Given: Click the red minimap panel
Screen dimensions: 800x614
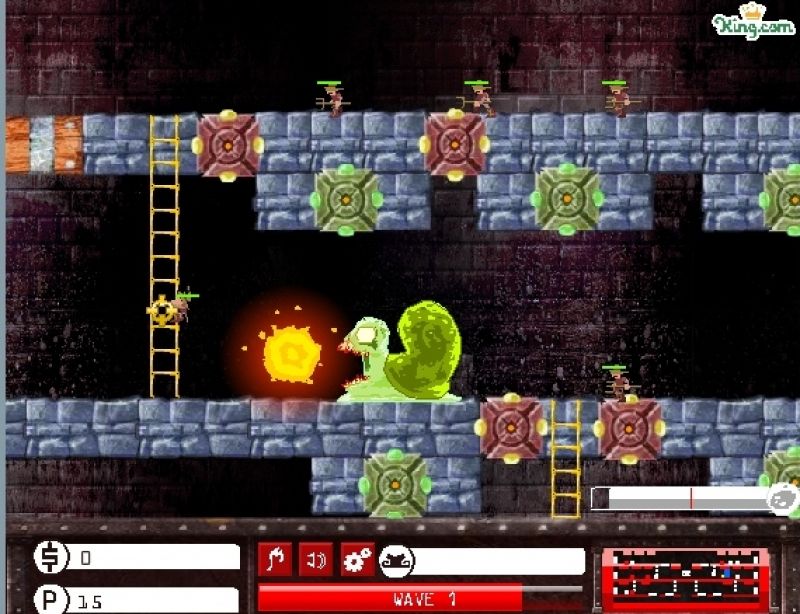Looking at the screenshot, I should pos(685,577).
